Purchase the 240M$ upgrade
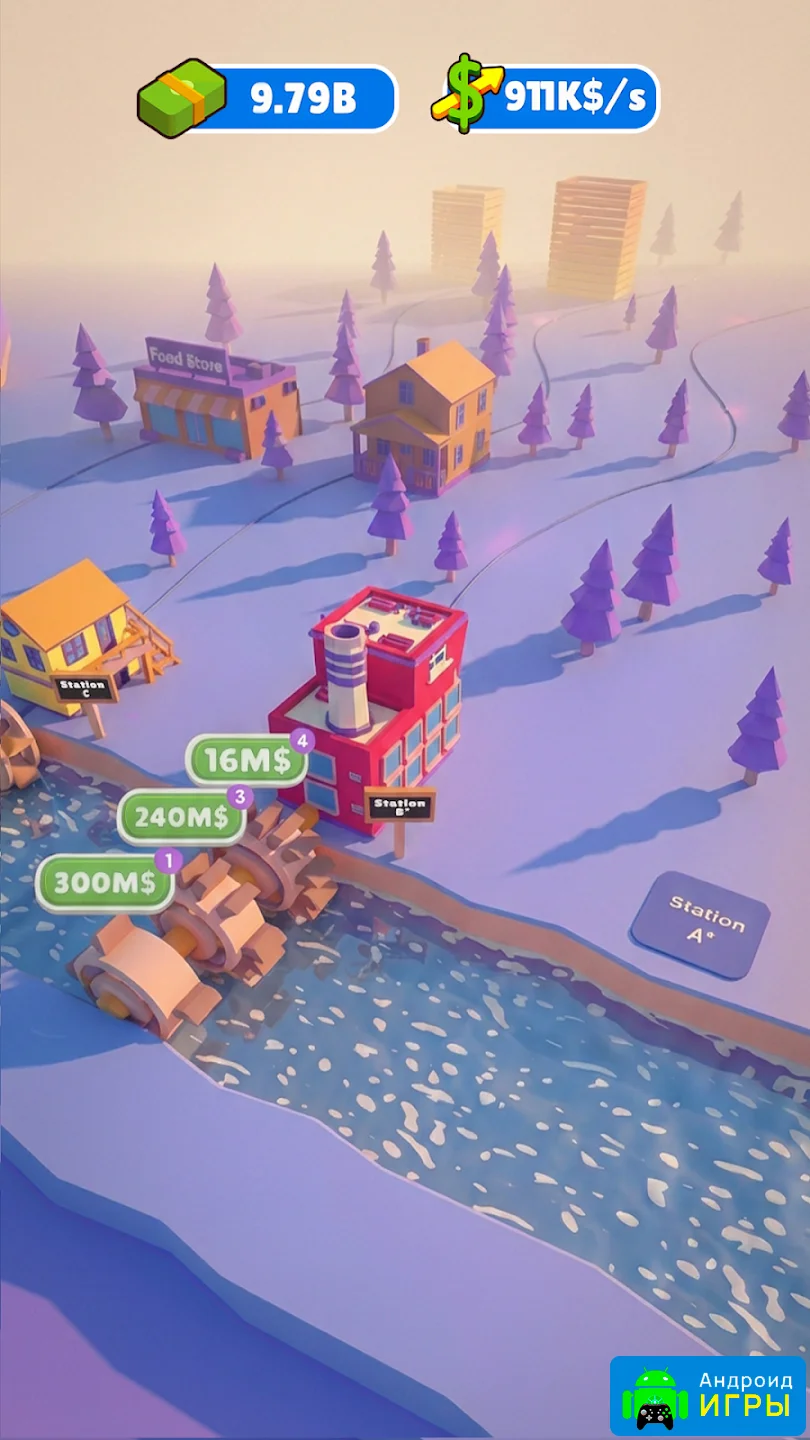This screenshot has width=810, height=1440. coord(182,817)
